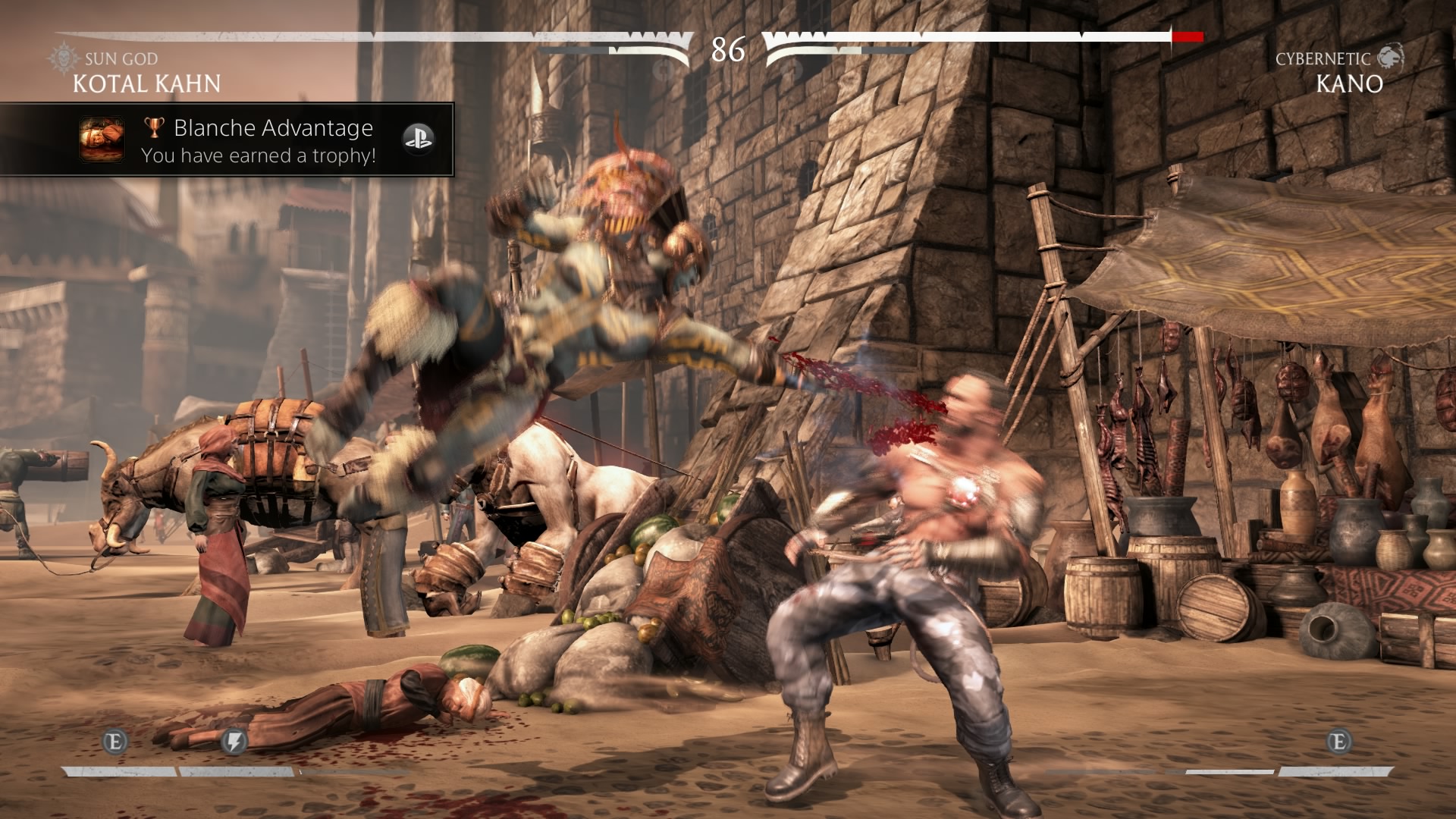This screenshot has height=819, width=1456.
Task: Click Kano's Cybernetic variation dragon emblem
Action: [1390, 57]
